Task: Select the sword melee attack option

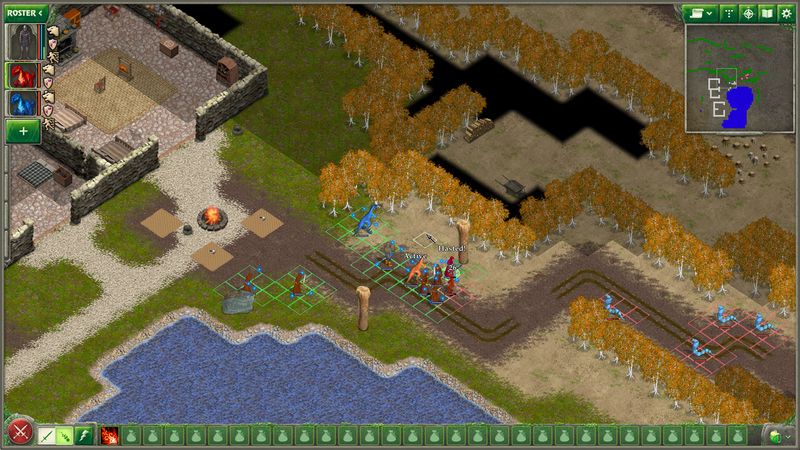Action: click(47, 435)
